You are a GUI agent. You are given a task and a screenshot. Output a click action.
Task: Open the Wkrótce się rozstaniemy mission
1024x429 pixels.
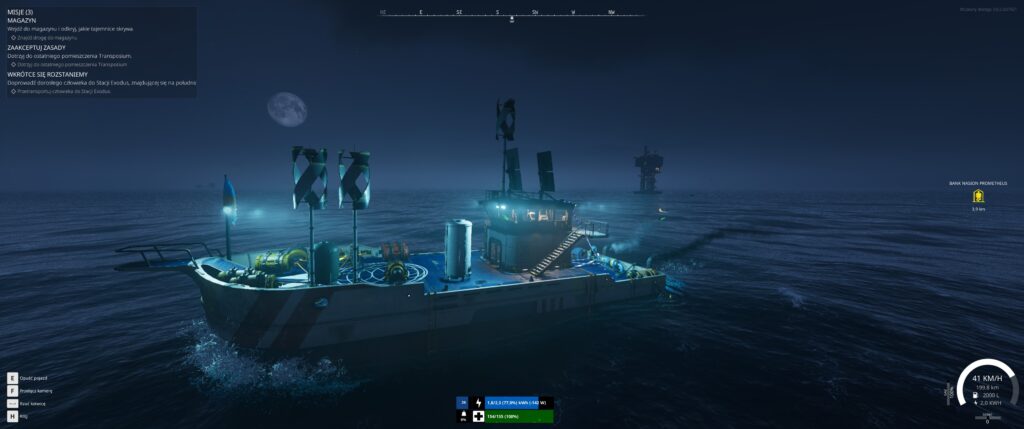[x=46, y=74]
